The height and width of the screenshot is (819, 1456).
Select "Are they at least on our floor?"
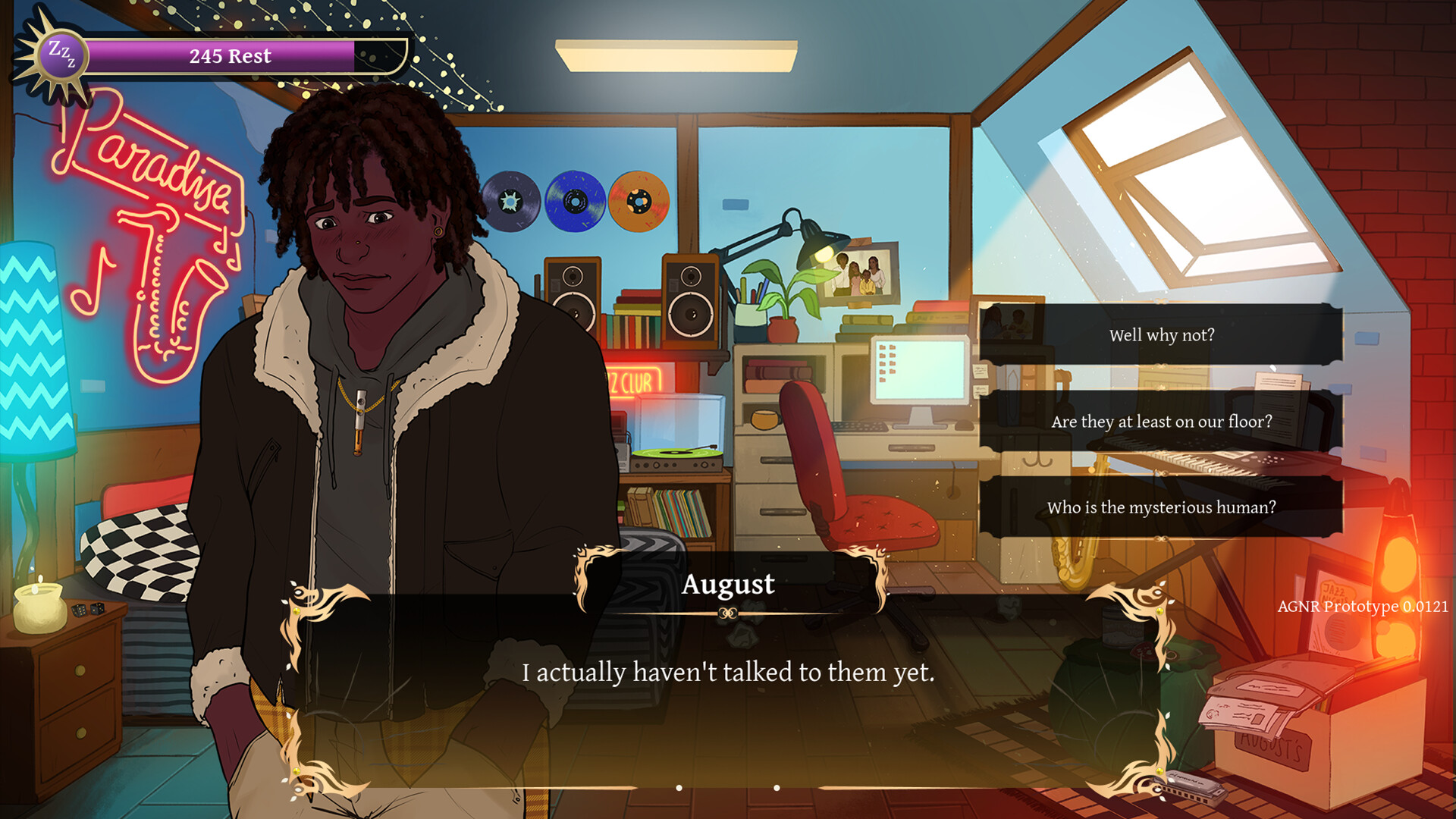pos(1161,422)
